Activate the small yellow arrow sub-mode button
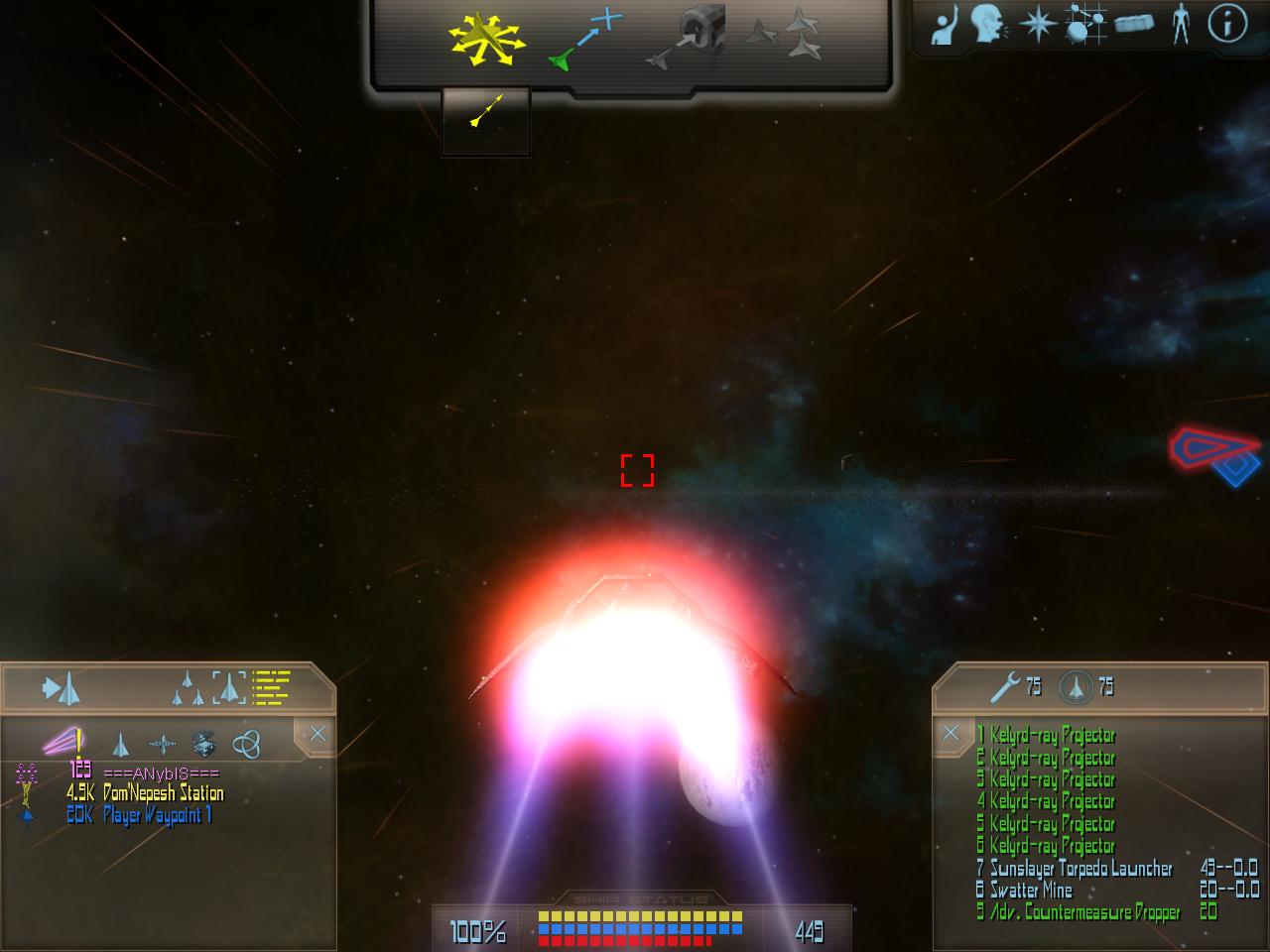Viewport: 1270px width, 952px height. pyautogui.click(x=486, y=111)
